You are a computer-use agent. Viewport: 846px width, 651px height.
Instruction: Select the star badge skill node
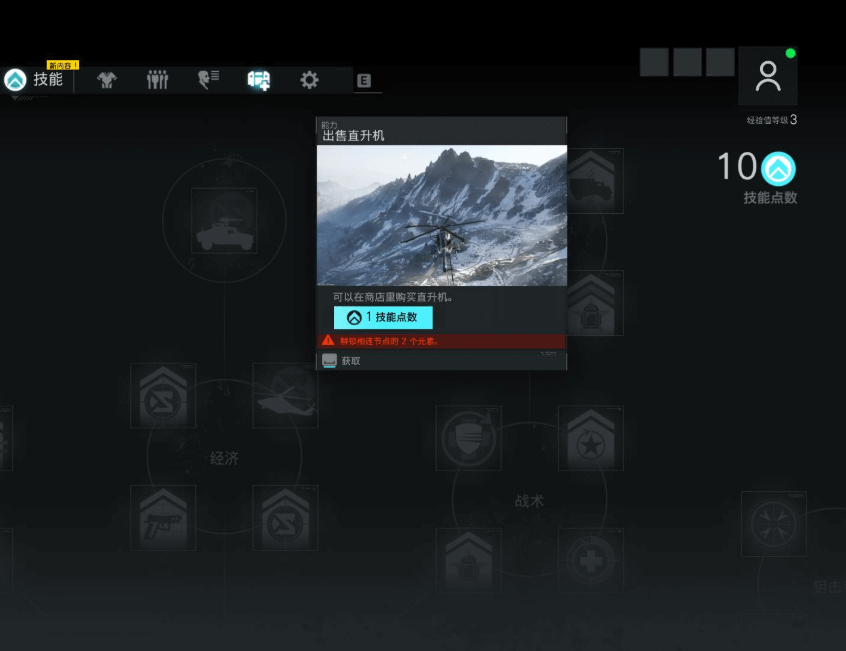590,438
